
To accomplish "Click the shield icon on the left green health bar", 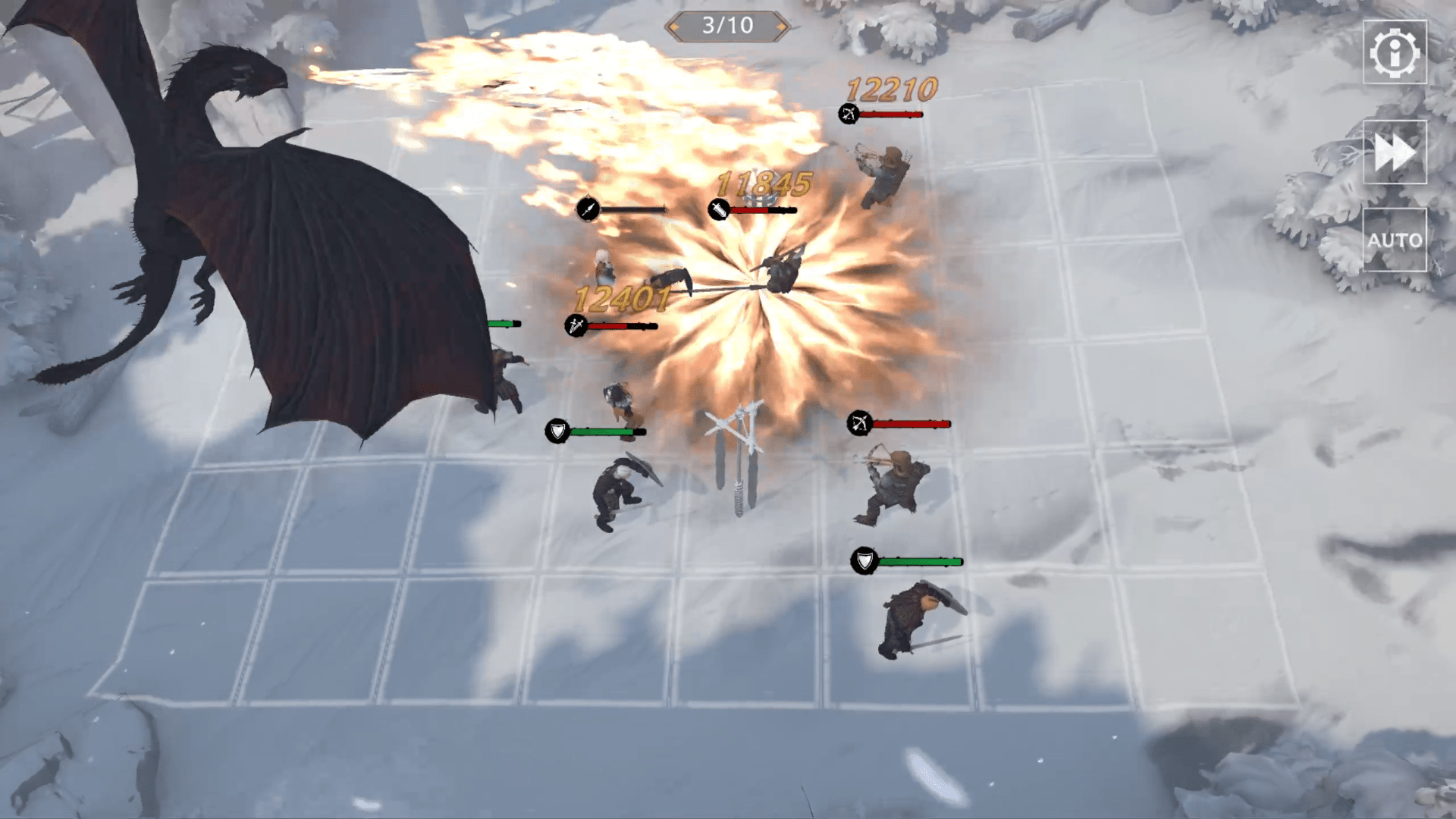I will [558, 431].
